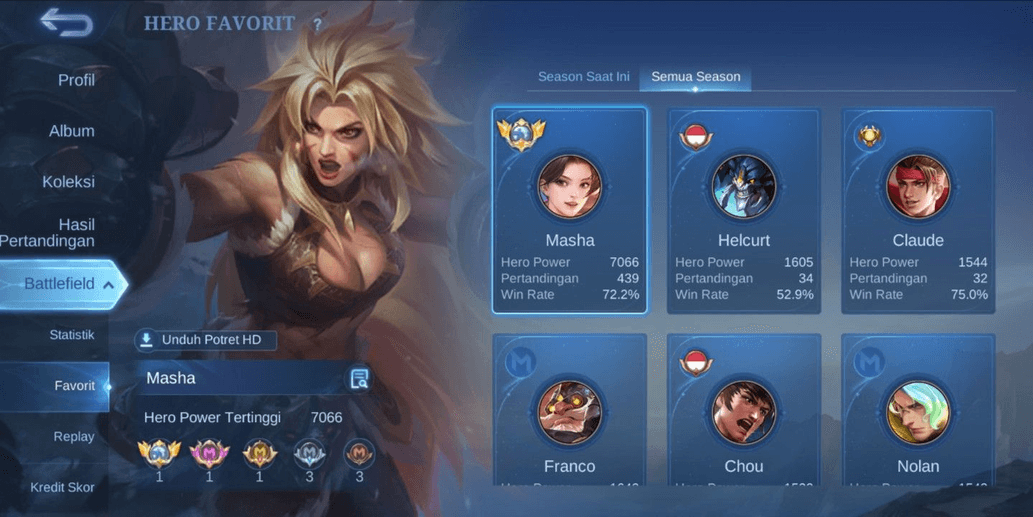Open the Profil menu entry
The image size is (1033, 517).
tap(76, 80)
